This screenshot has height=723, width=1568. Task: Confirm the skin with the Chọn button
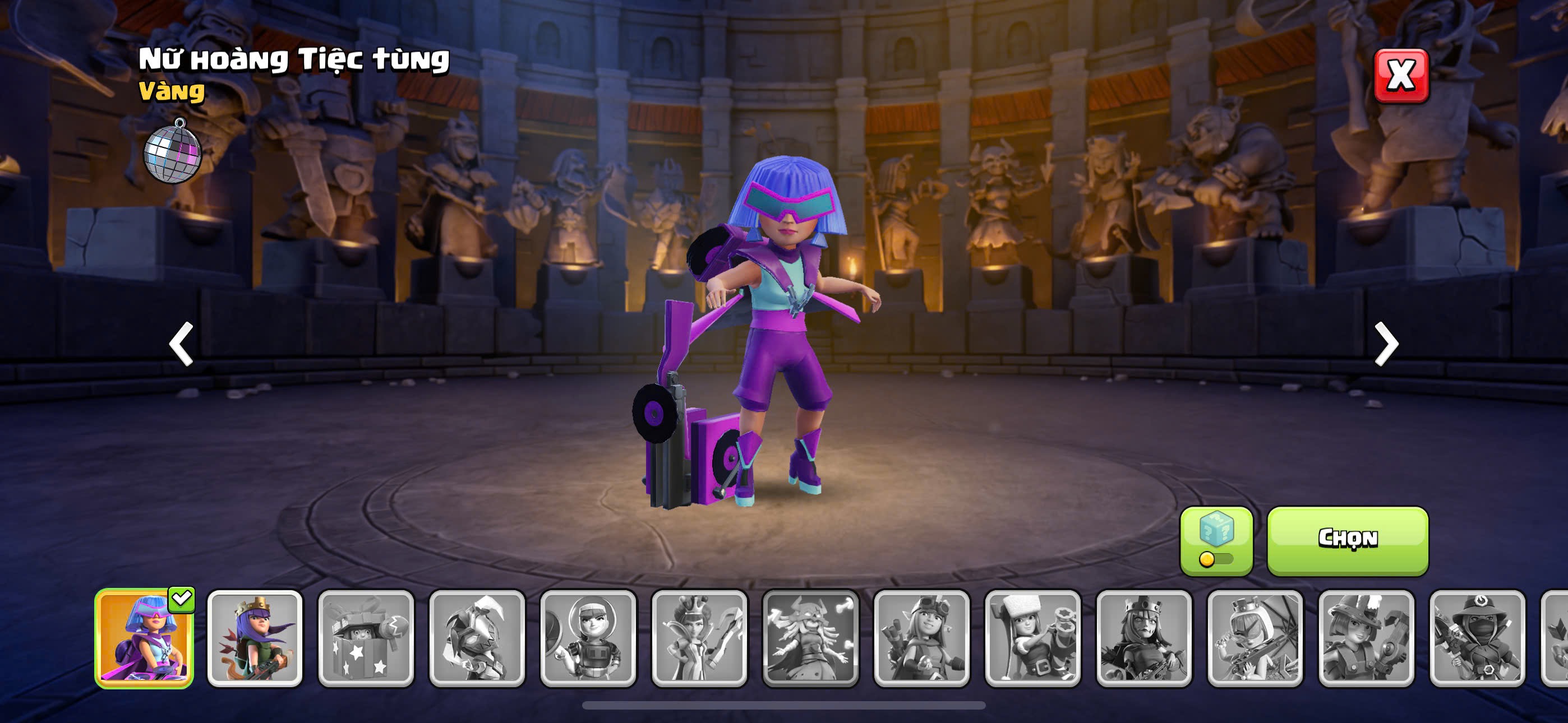pyautogui.click(x=1347, y=540)
